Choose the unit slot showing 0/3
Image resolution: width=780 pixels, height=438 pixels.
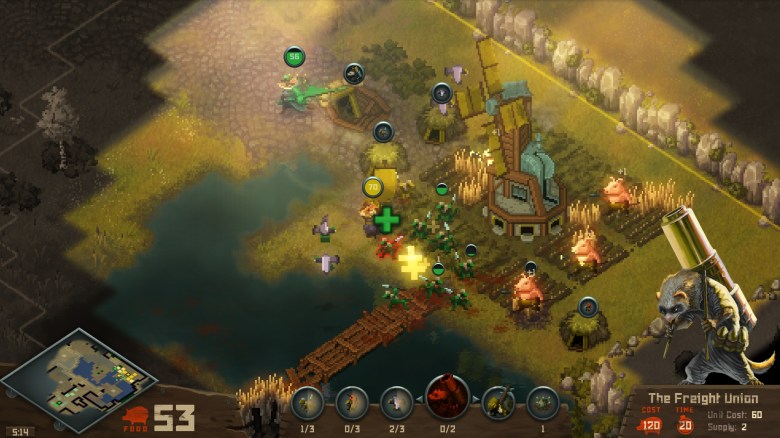tap(352, 402)
